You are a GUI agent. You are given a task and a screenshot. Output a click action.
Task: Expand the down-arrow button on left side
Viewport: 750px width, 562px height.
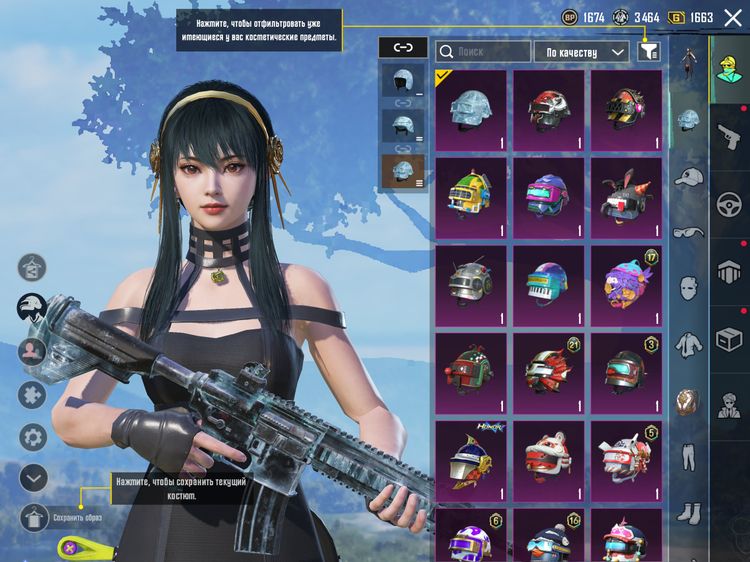(33, 477)
